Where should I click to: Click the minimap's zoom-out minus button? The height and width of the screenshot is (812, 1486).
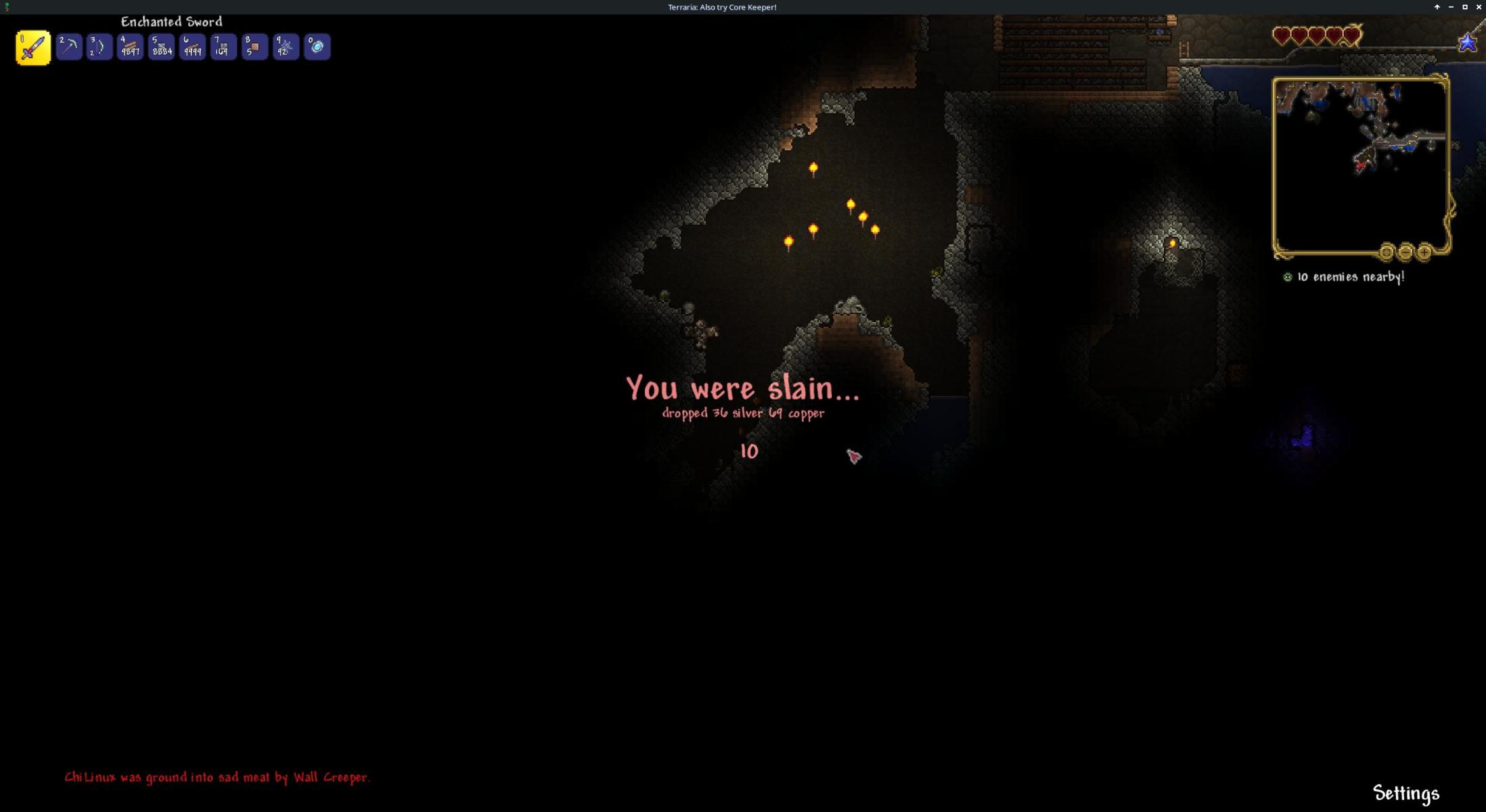click(x=1405, y=252)
